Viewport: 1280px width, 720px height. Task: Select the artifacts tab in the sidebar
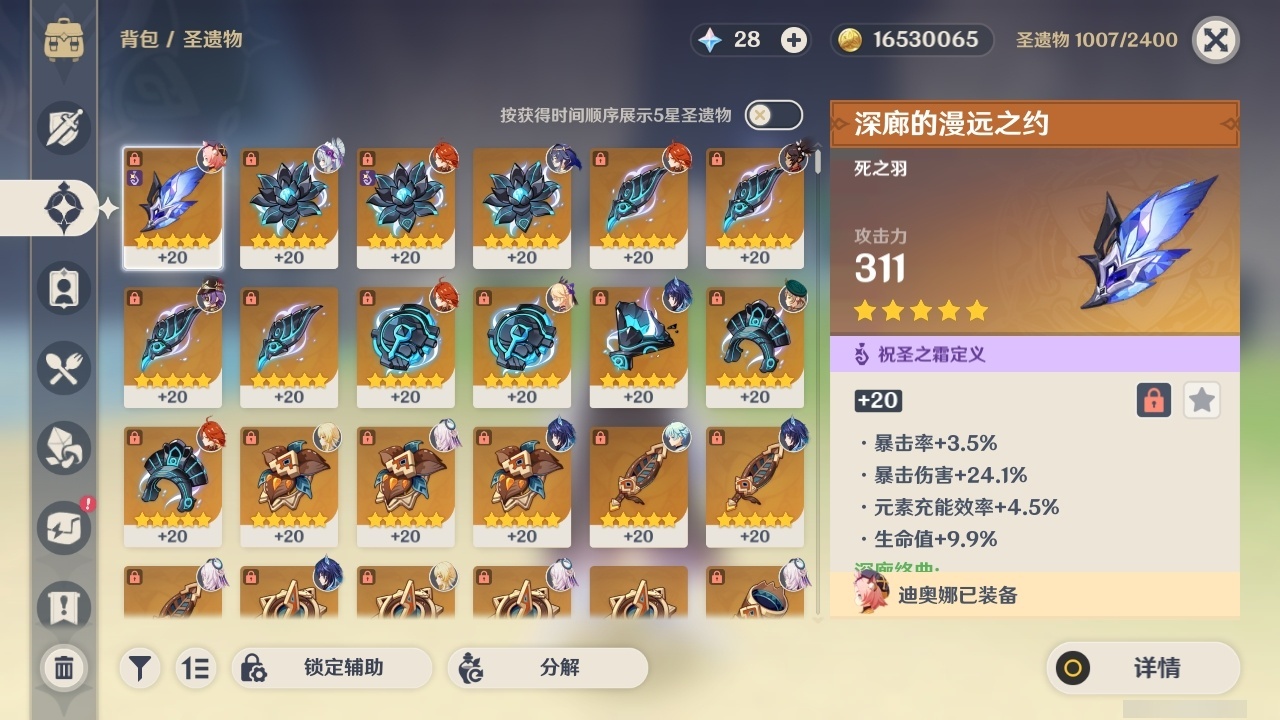pyautogui.click(x=63, y=207)
